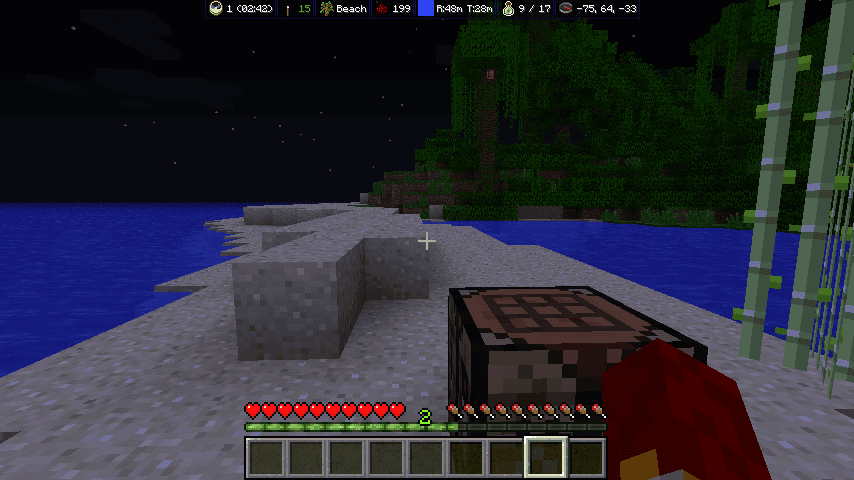Select the highlighted hotbar slot
The height and width of the screenshot is (480, 854).
click(x=546, y=457)
